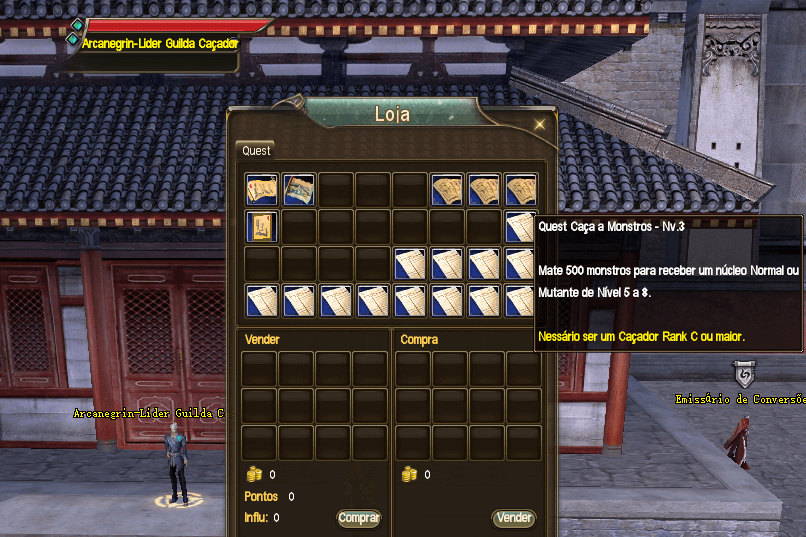Choose the yellow book page item
Image resolution: width=806 pixels, height=537 pixels.
(x=262, y=226)
